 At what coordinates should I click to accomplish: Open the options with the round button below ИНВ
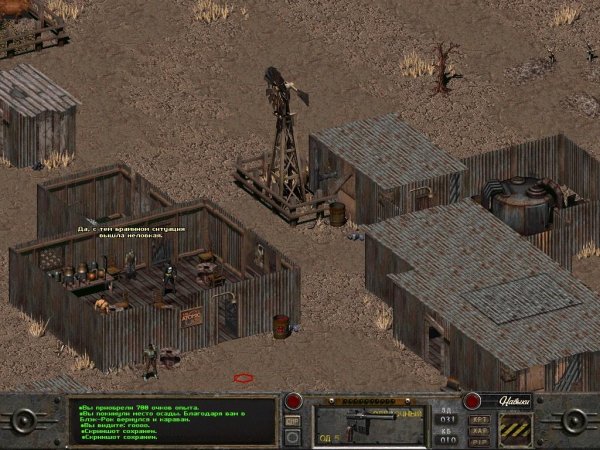click(293, 436)
